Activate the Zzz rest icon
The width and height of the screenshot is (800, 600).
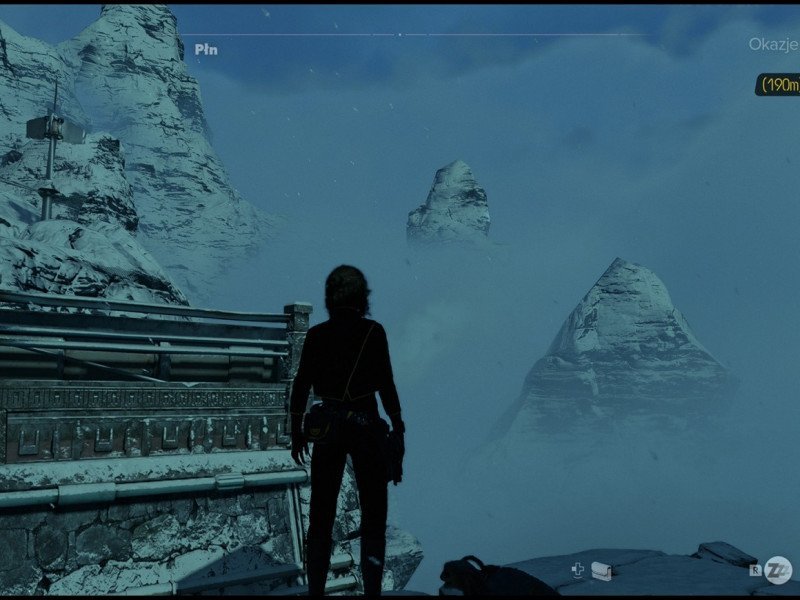tap(778, 570)
